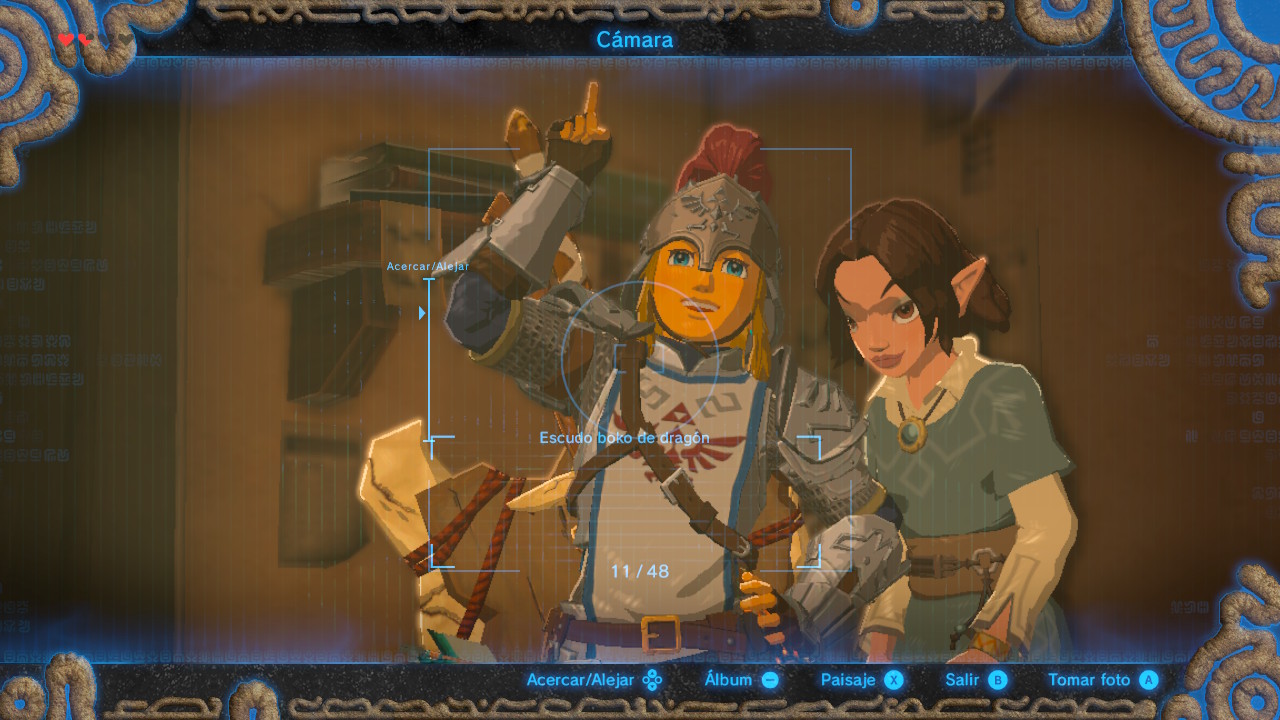The width and height of the screenshot is (1280, 720).
Task: Exit the camera via Salir
Action: coord(976,680)
